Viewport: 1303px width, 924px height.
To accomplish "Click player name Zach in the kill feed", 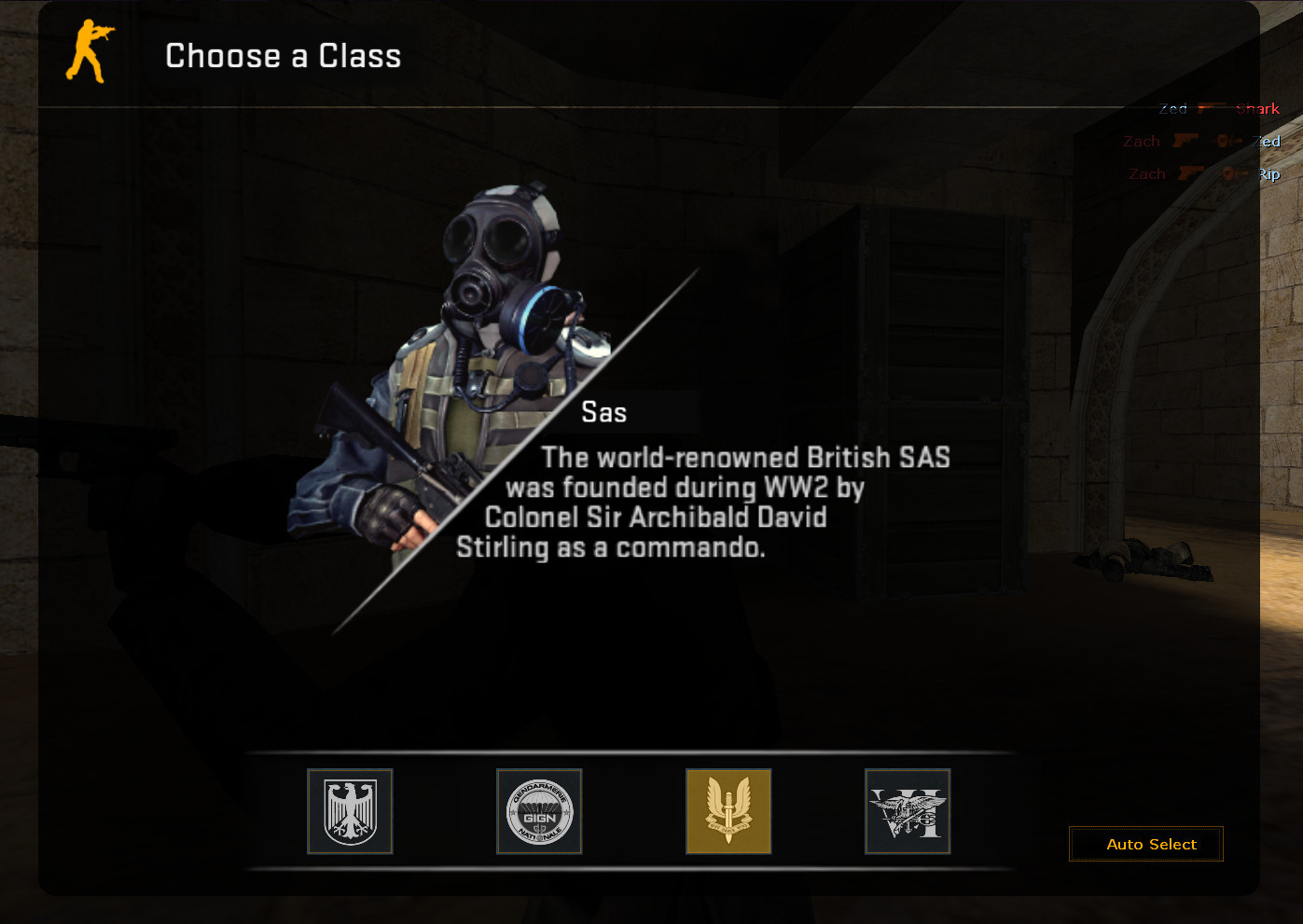I will 1142,141.
